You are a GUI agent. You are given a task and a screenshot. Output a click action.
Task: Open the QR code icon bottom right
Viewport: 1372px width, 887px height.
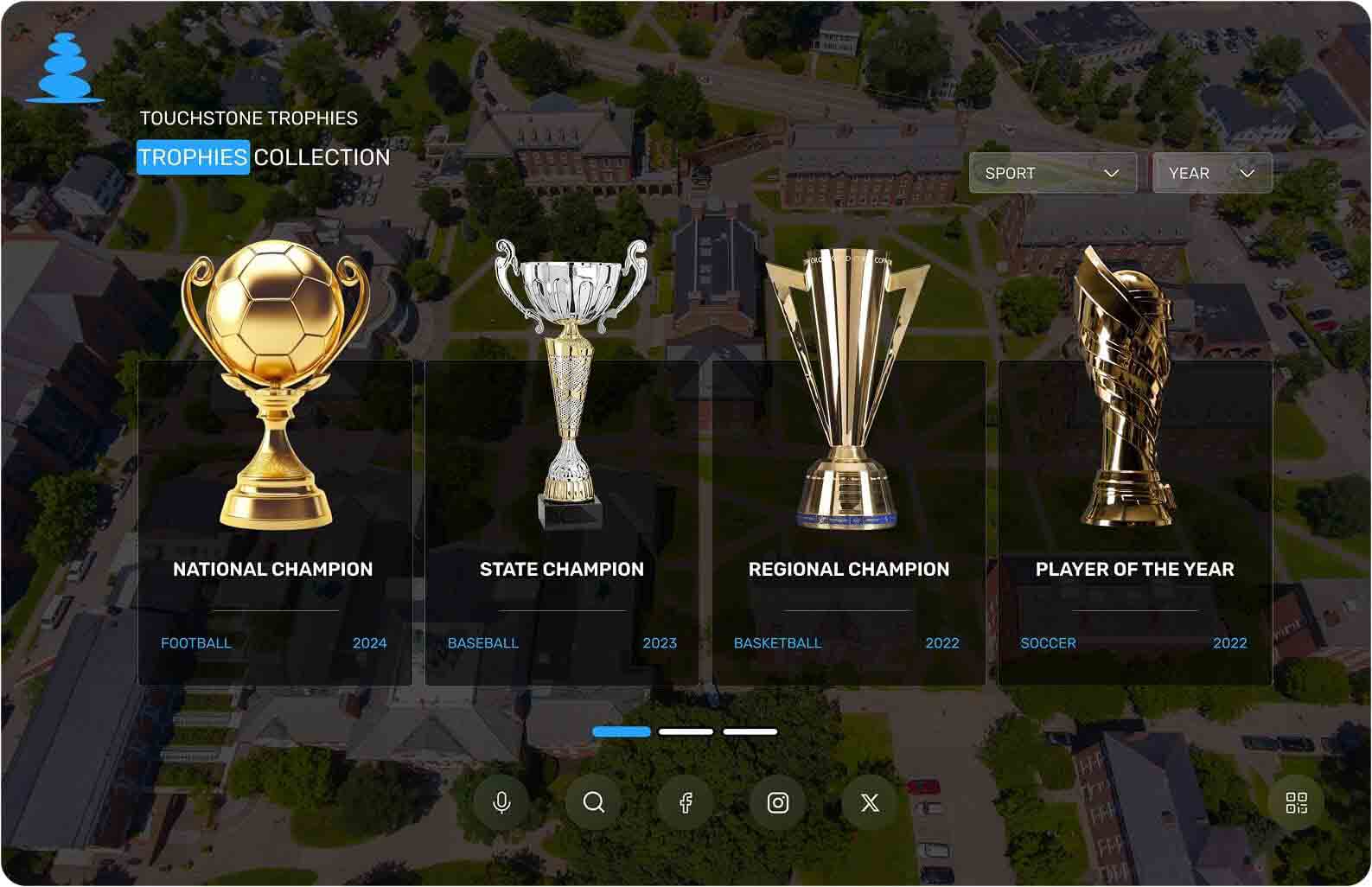tap(1295, 802)
